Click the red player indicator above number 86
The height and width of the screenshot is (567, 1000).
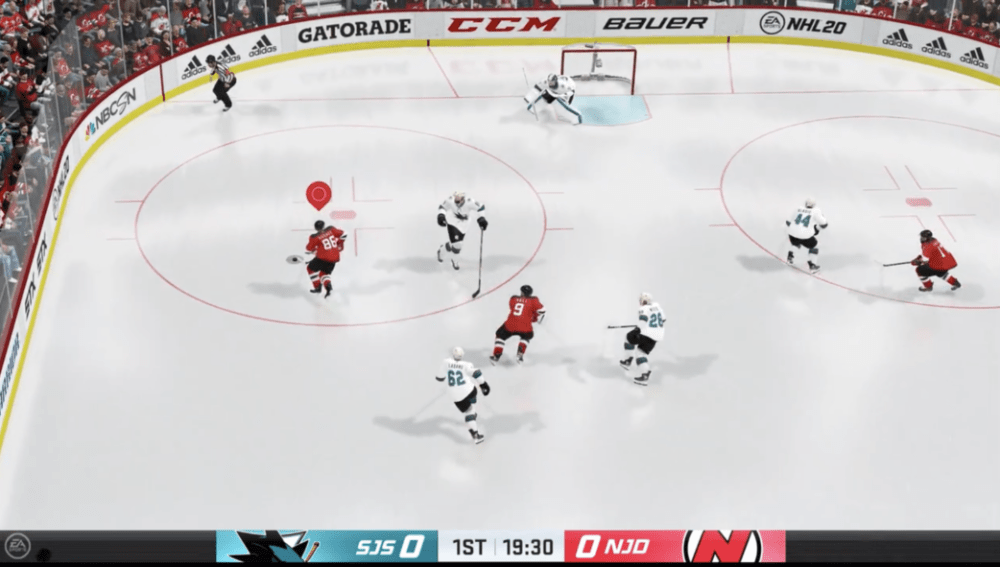tap(318, 193)
